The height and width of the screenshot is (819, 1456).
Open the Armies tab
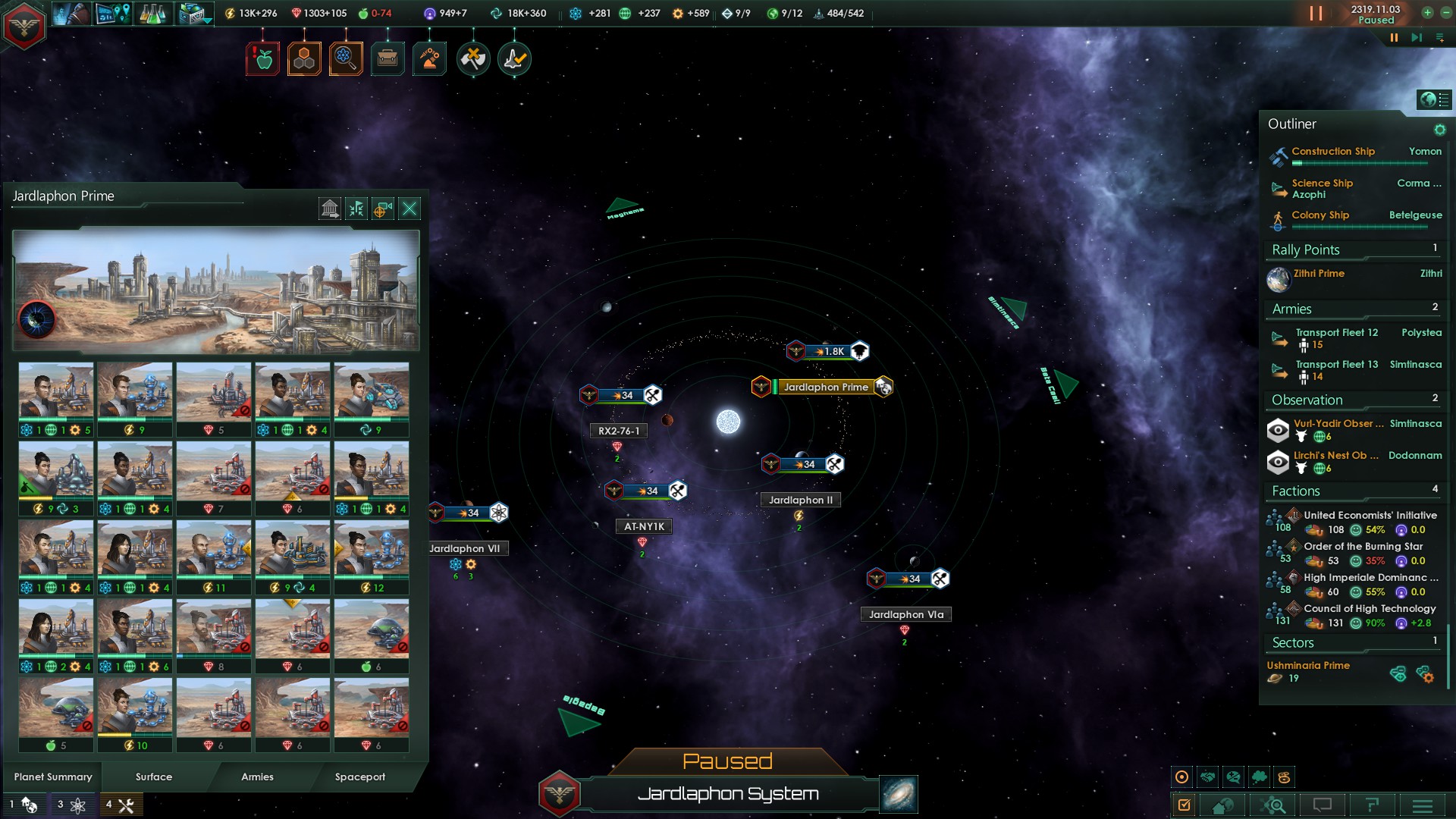coord(257,777)
